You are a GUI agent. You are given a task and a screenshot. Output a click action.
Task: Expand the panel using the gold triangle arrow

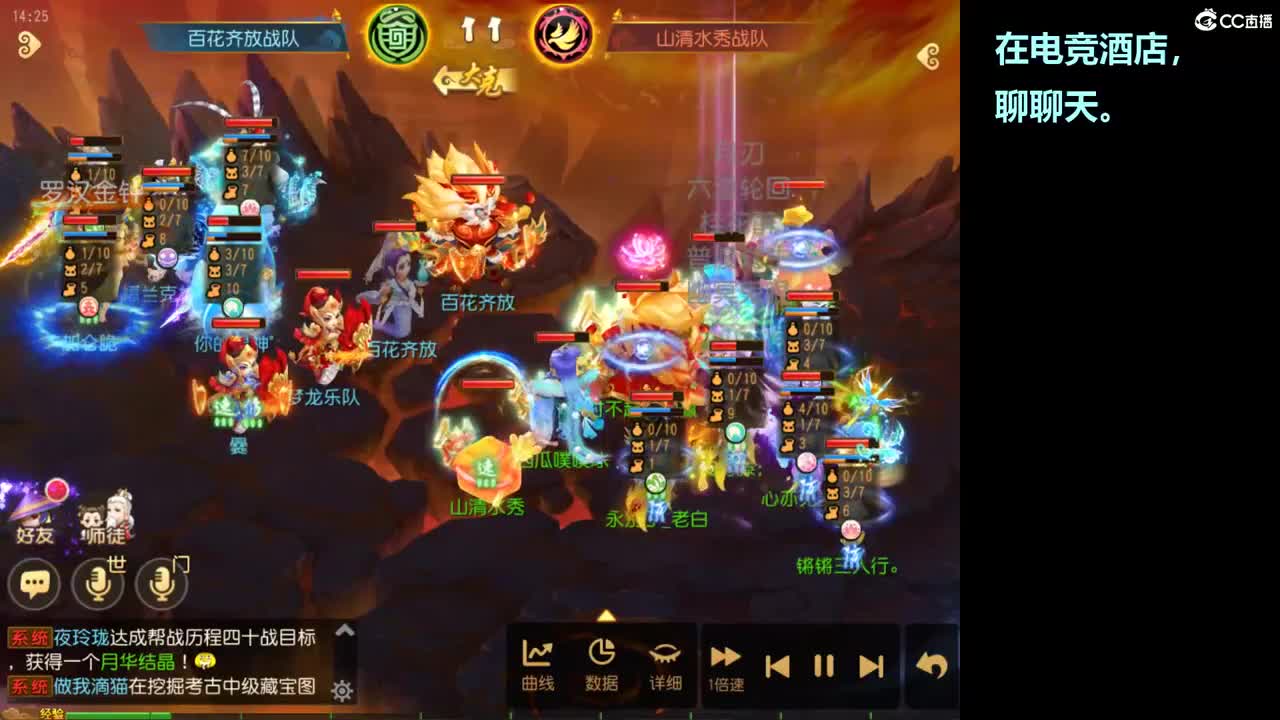click(606, 617)
